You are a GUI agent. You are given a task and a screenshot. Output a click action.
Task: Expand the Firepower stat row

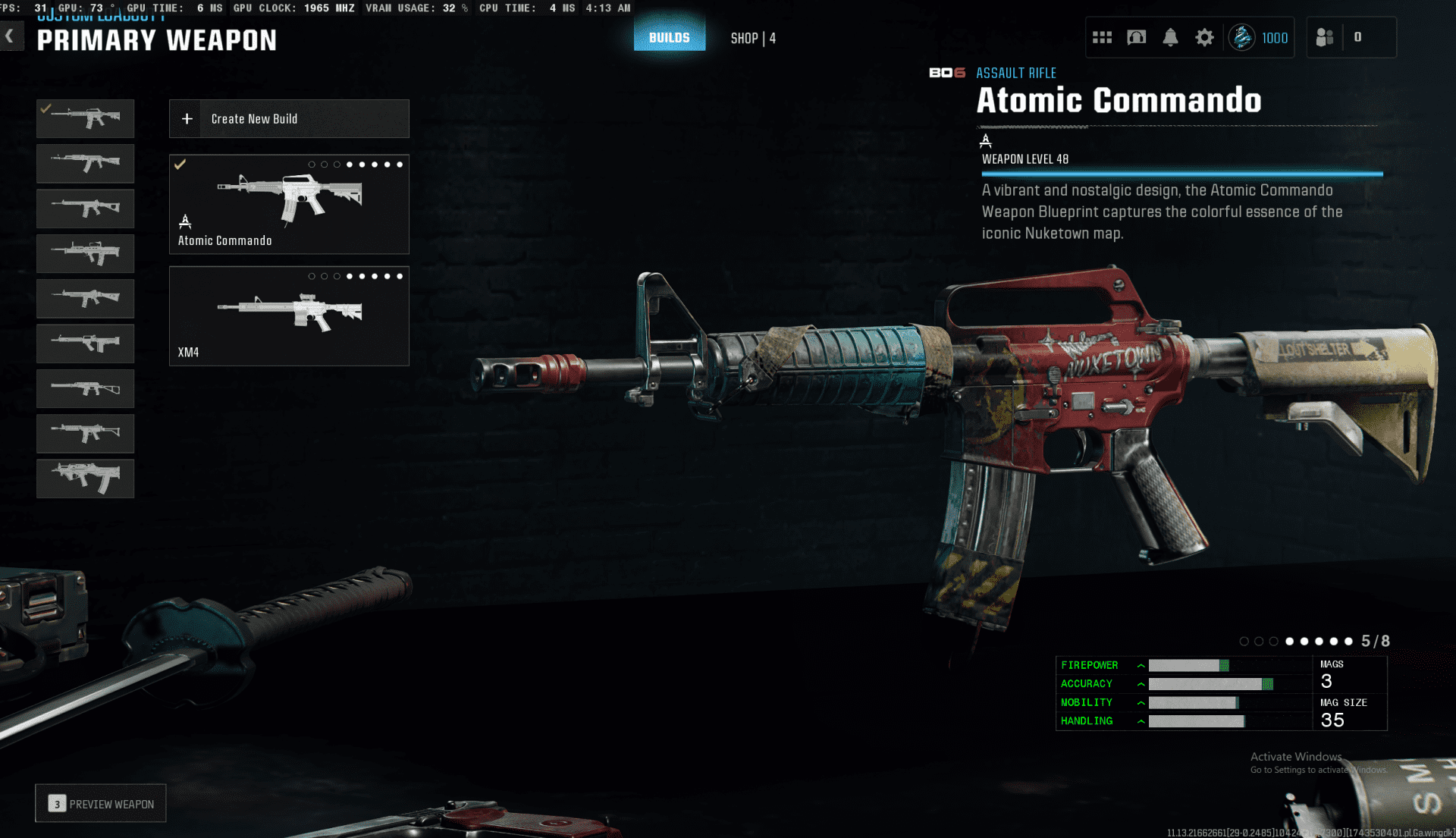point(1141,666)
